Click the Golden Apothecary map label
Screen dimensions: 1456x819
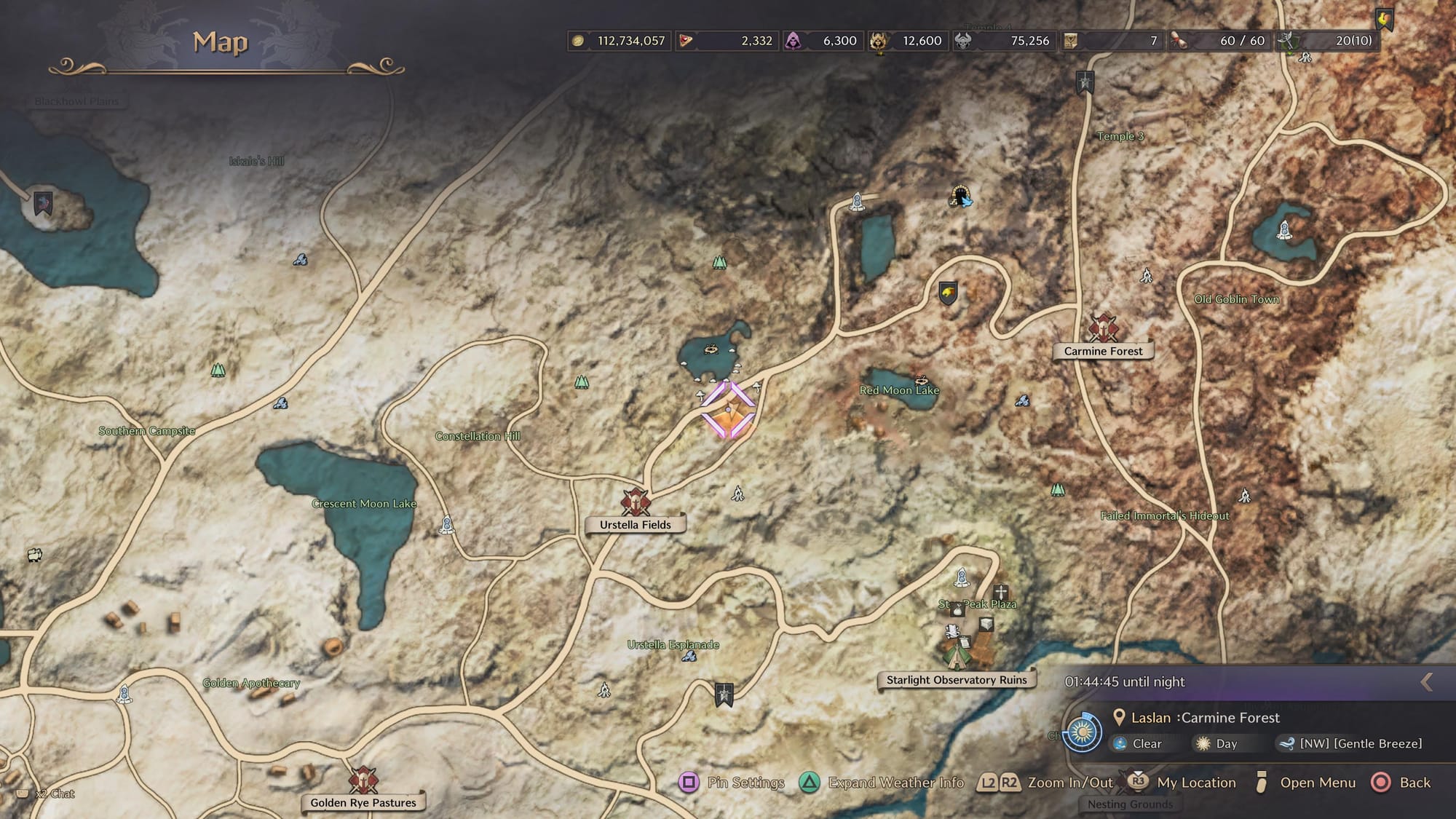[251, 683]
